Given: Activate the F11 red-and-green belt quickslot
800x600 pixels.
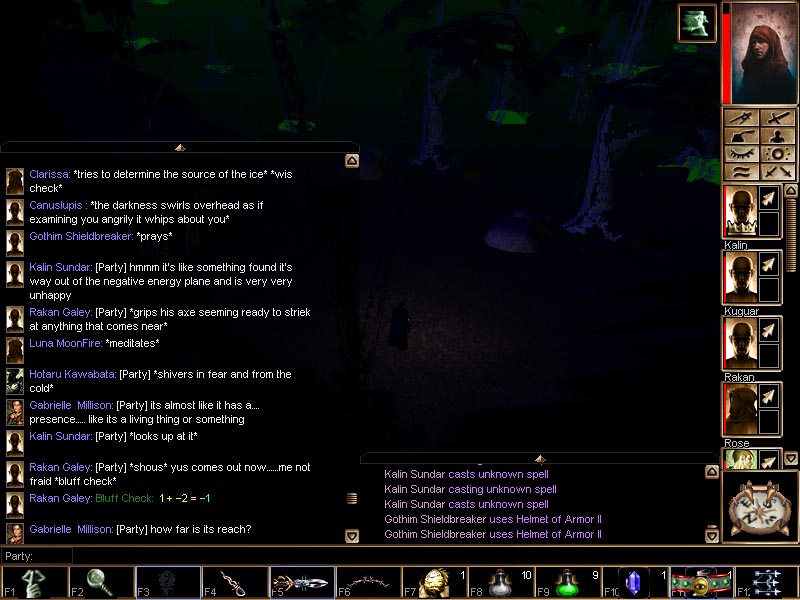Looking at the screenshot, I should point(701,582).
